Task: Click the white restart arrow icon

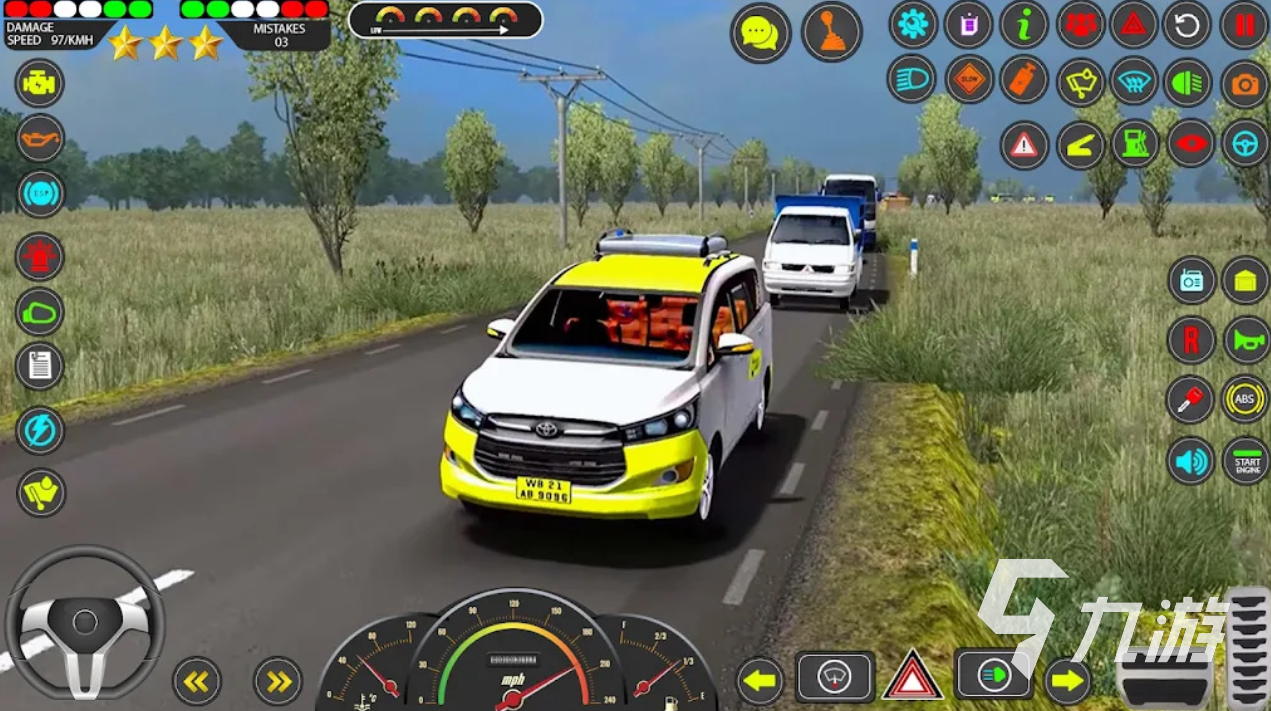Action: [x=1187, y=25]
